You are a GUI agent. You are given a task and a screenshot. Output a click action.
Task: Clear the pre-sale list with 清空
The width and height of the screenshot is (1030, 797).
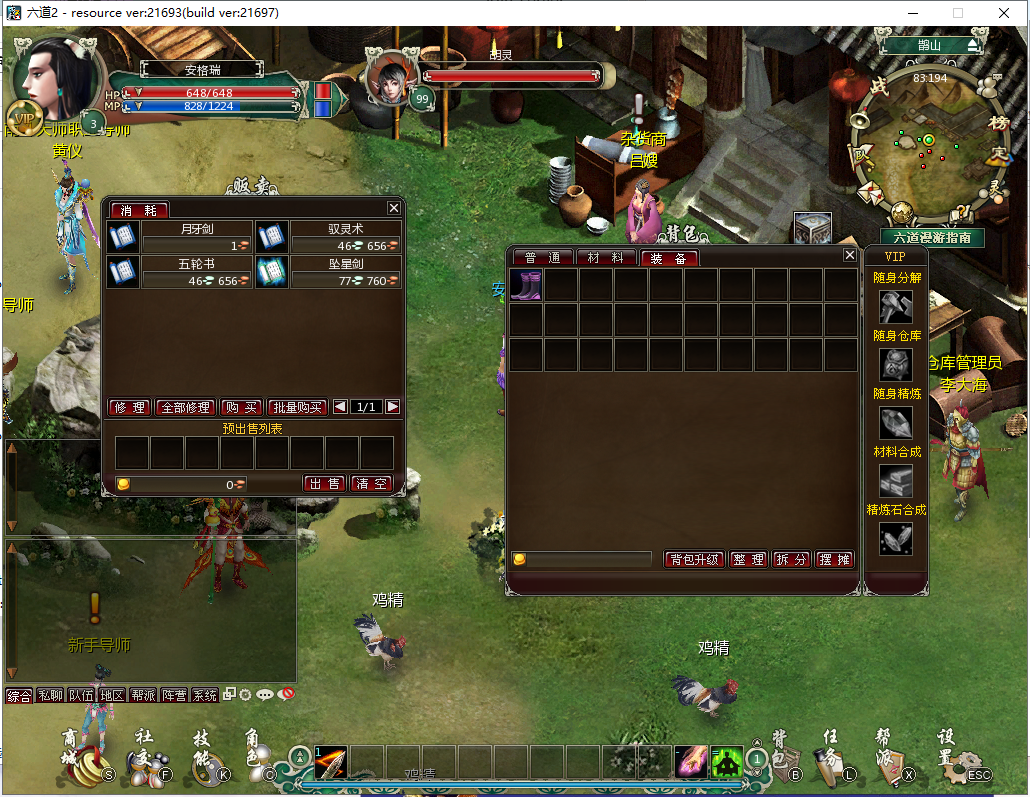pyautogui.click(x=370, y=483)
